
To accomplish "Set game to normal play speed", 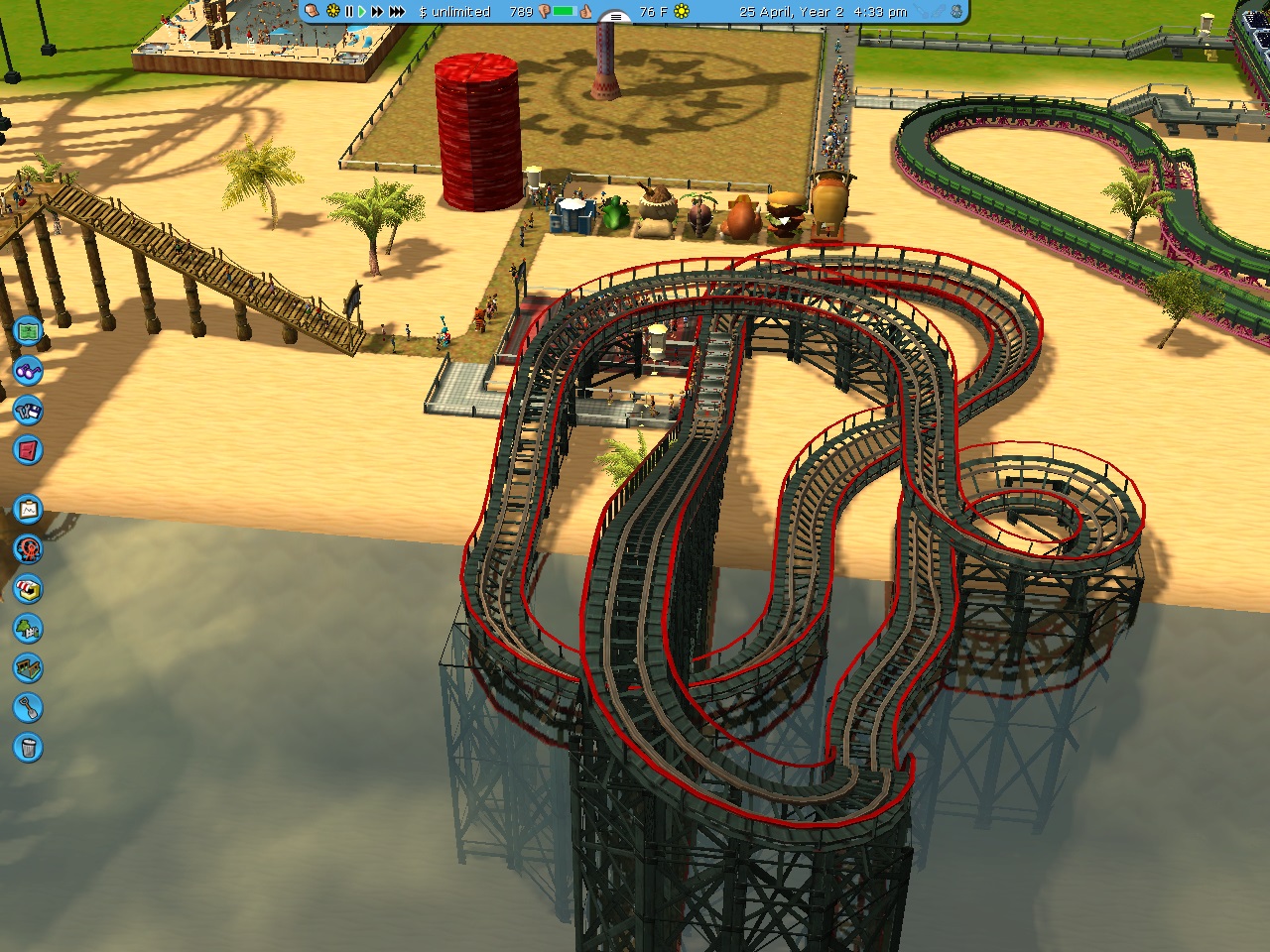I will point(362,11).
